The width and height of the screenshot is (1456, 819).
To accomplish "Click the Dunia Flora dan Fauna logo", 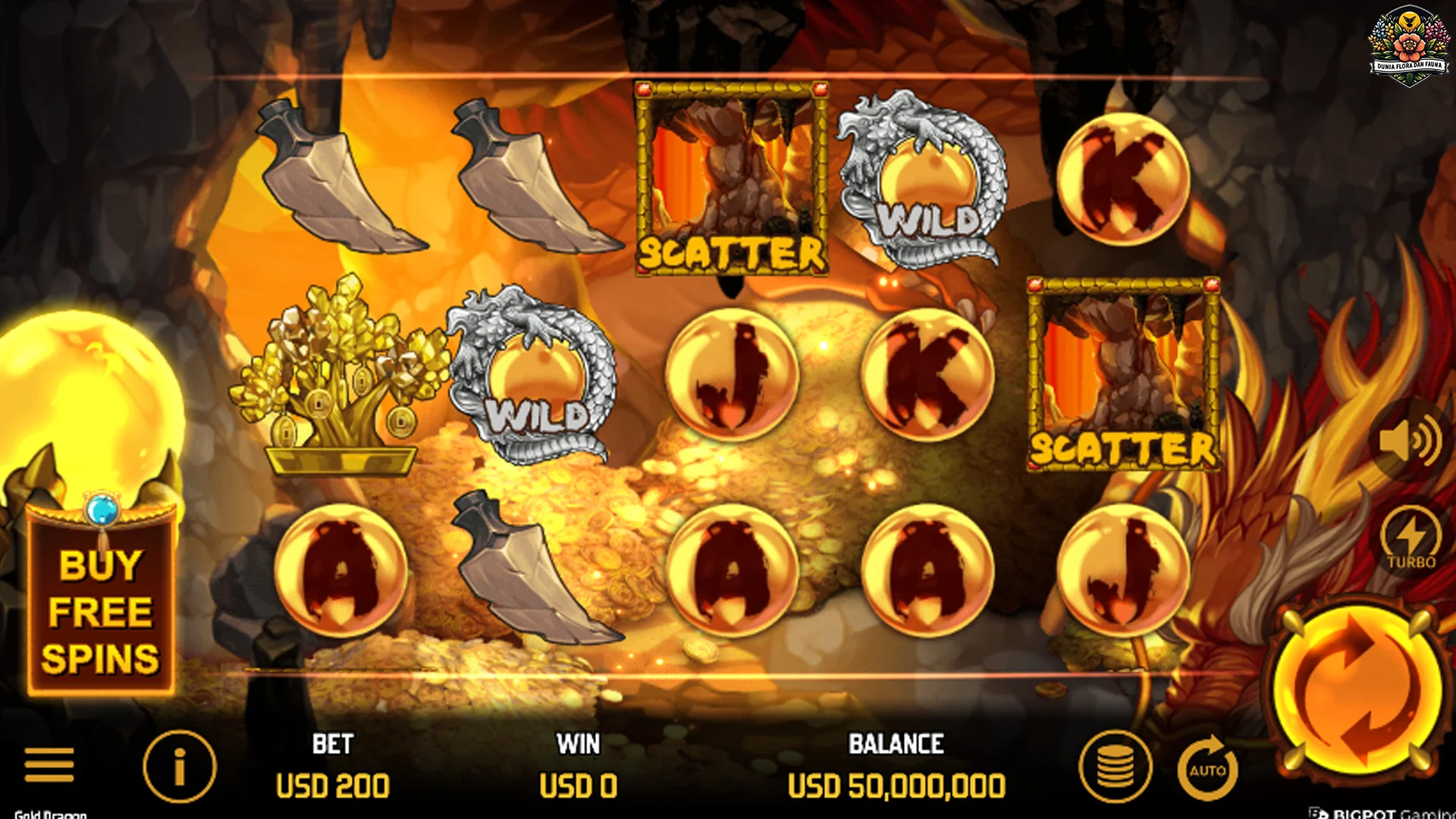I will coord(1409,47).
